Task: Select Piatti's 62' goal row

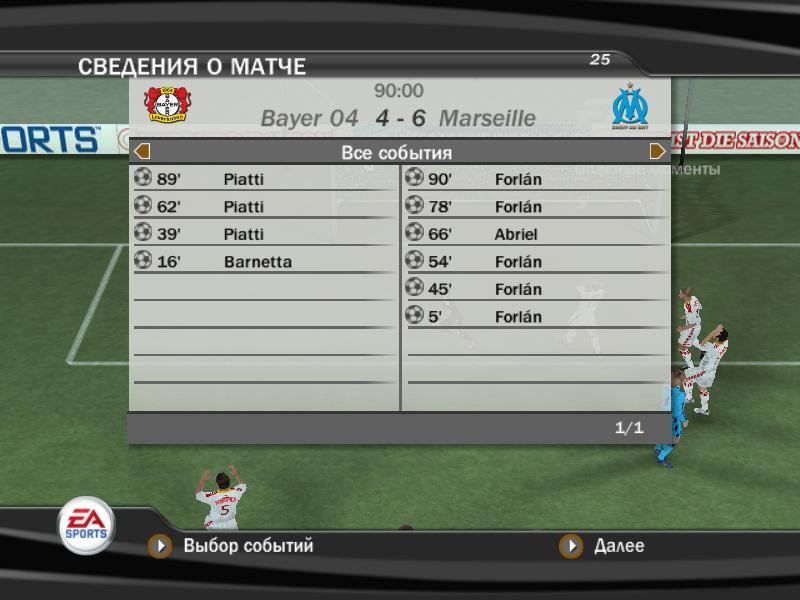Action: [264, 207]
